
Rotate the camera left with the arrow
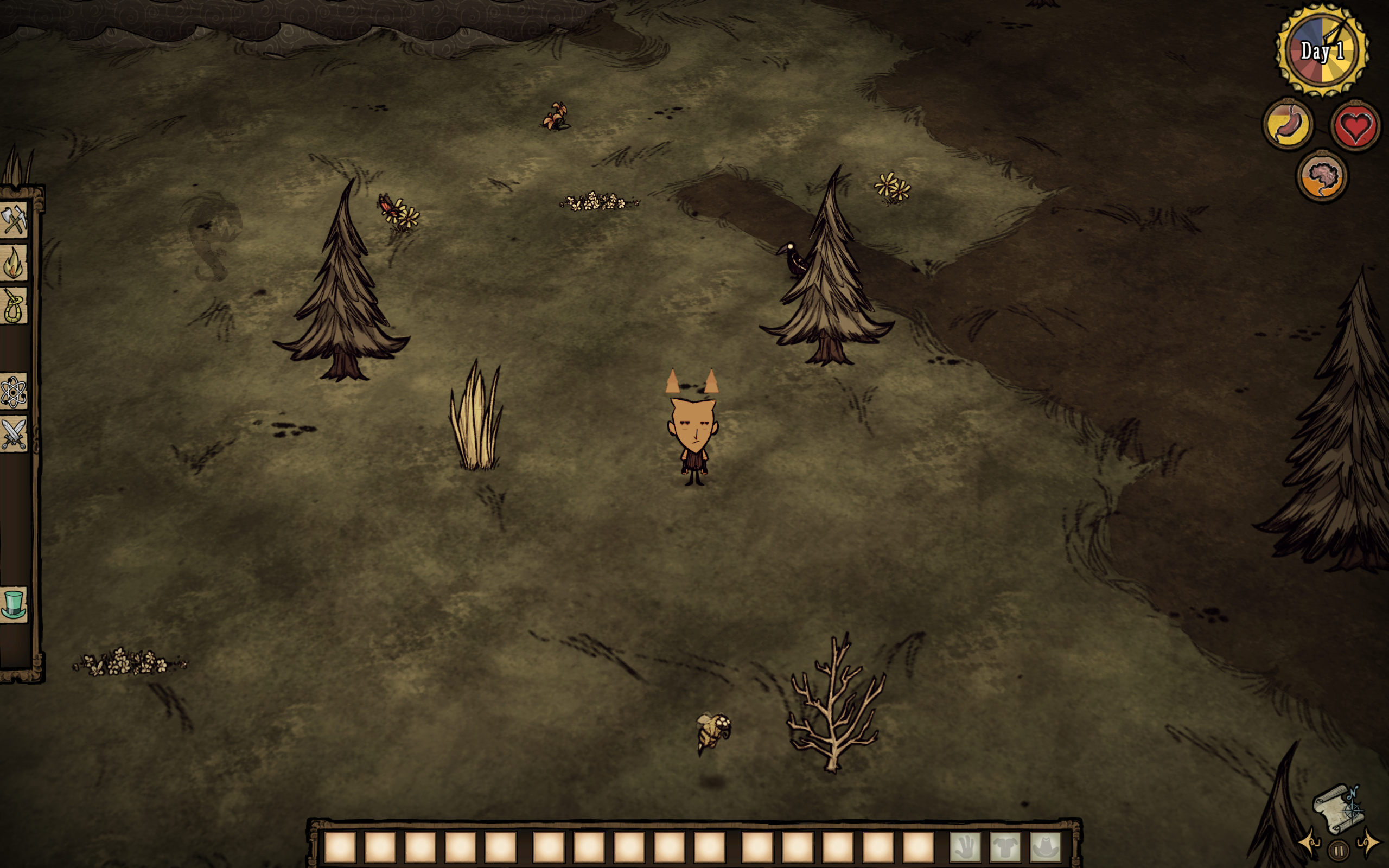tap(1310, 842)
